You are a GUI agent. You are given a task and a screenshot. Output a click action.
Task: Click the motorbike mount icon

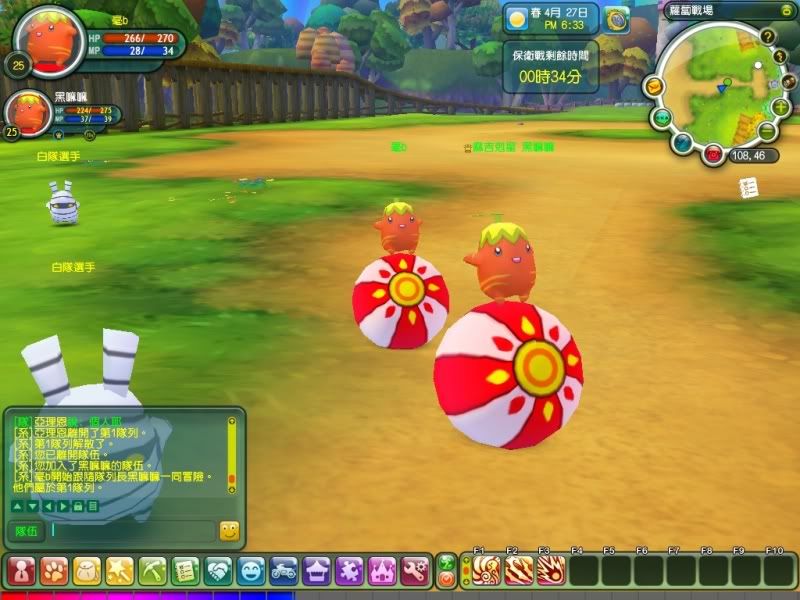pyautogui.click(x=284, y=571)
